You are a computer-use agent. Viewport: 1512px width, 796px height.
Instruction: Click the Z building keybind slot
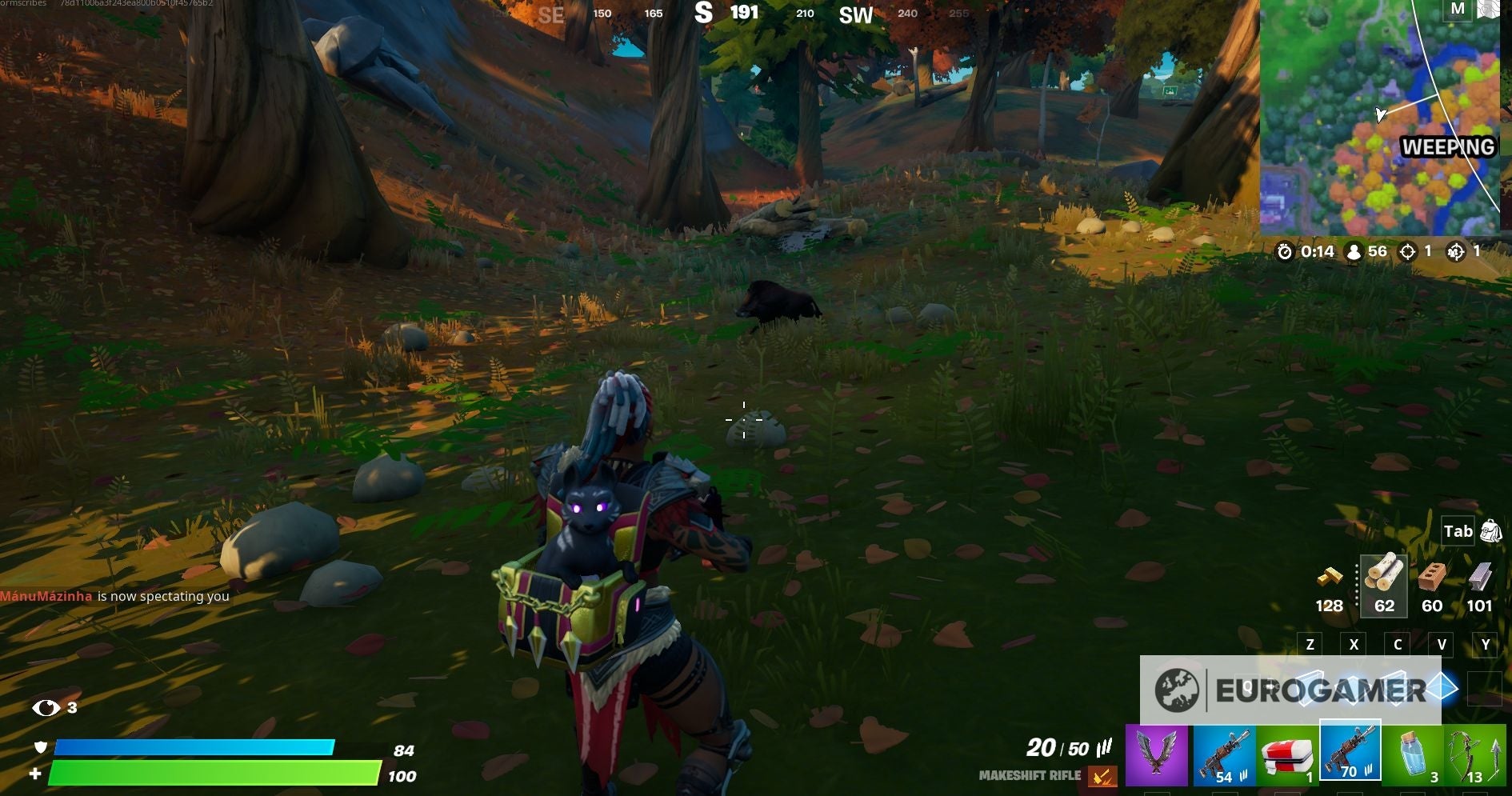1310,645
